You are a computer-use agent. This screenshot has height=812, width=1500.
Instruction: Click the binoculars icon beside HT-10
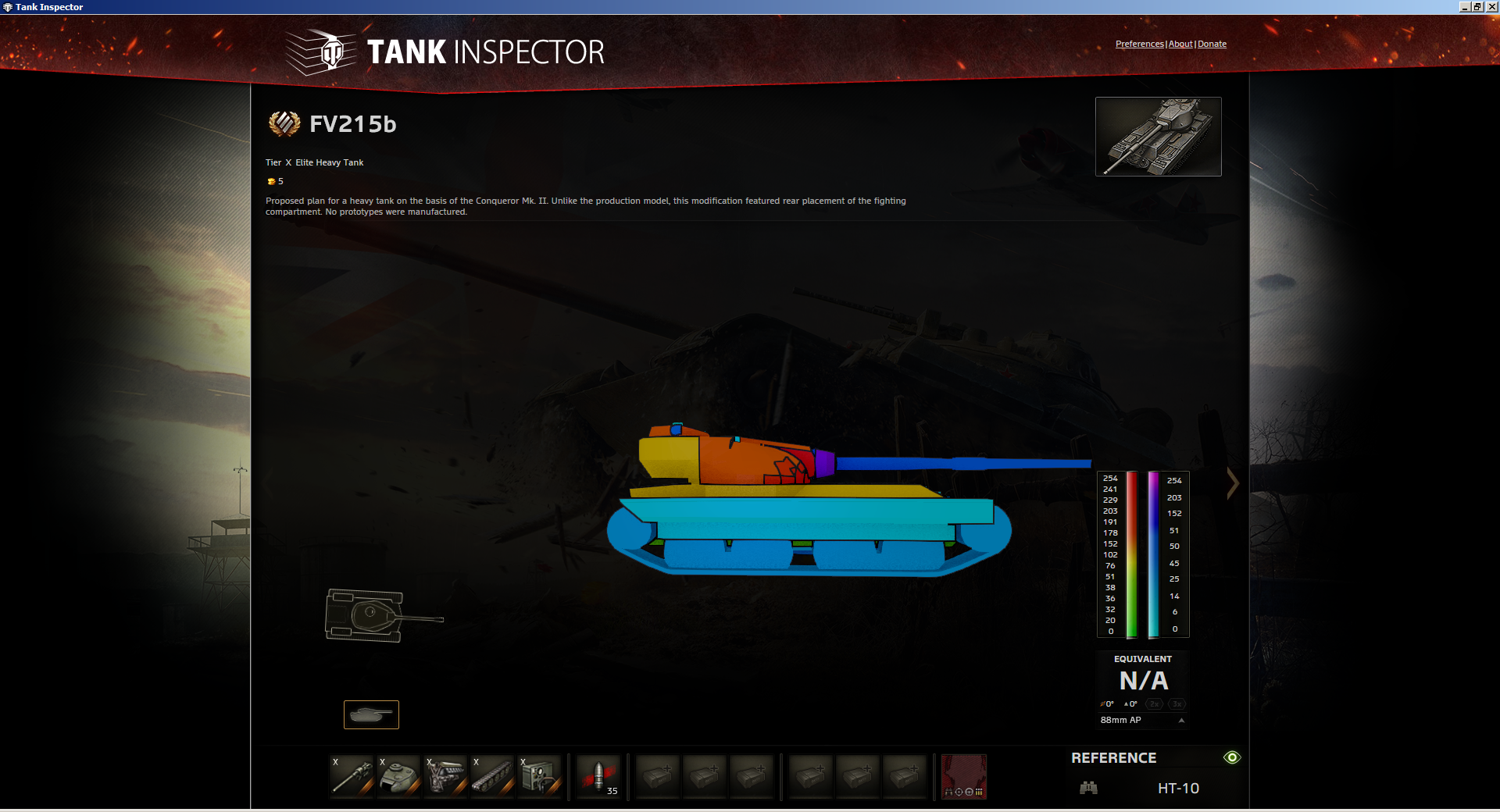pyautogui.click(x=1088, y=788)
